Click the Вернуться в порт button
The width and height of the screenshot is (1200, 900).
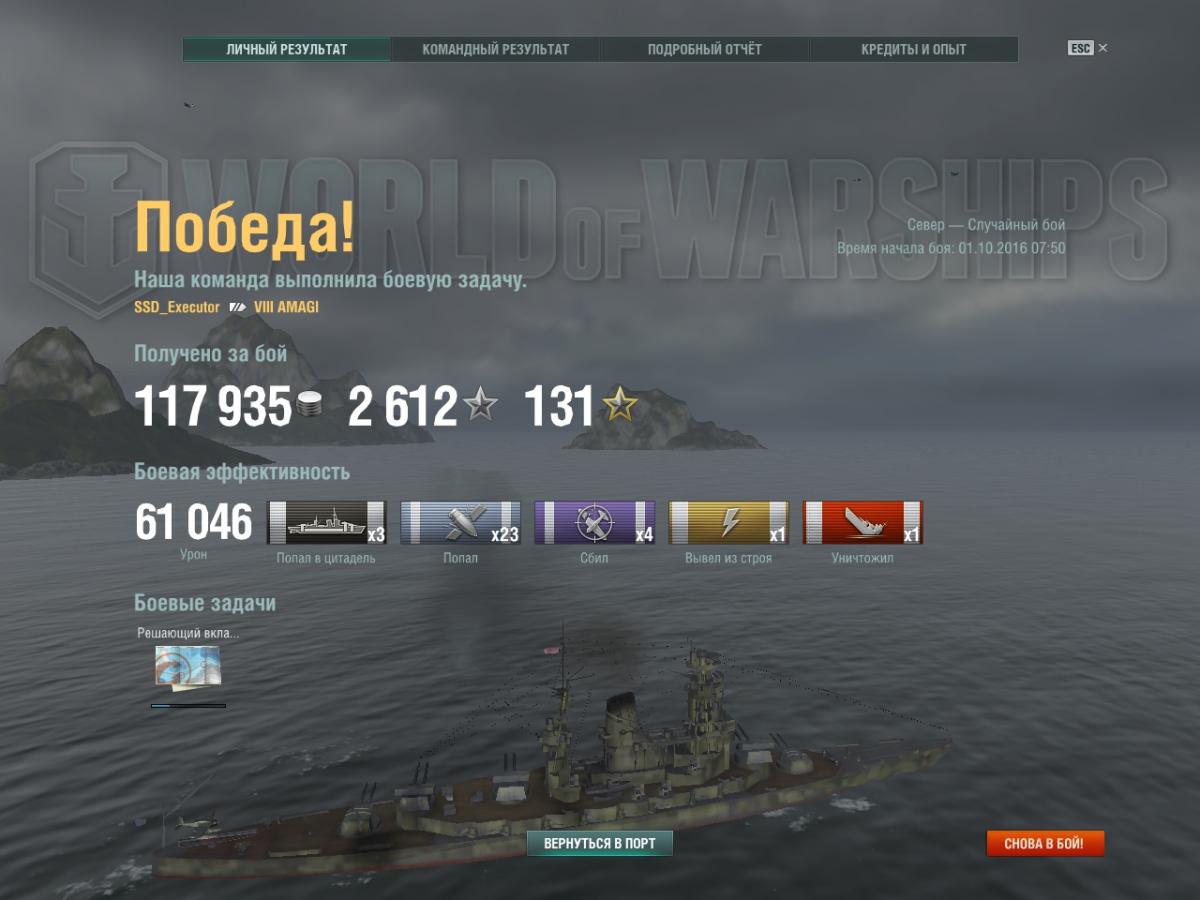click(x=600, y=843)
